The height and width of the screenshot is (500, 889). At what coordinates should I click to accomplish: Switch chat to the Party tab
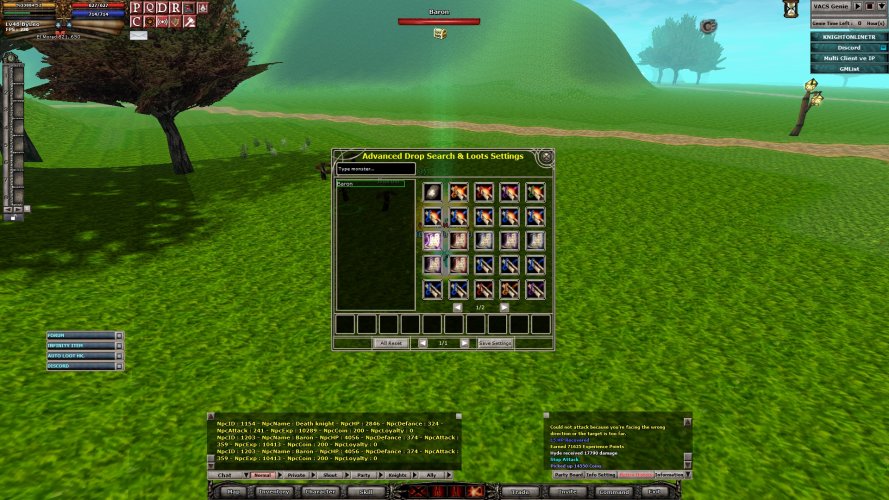point(363,475)
